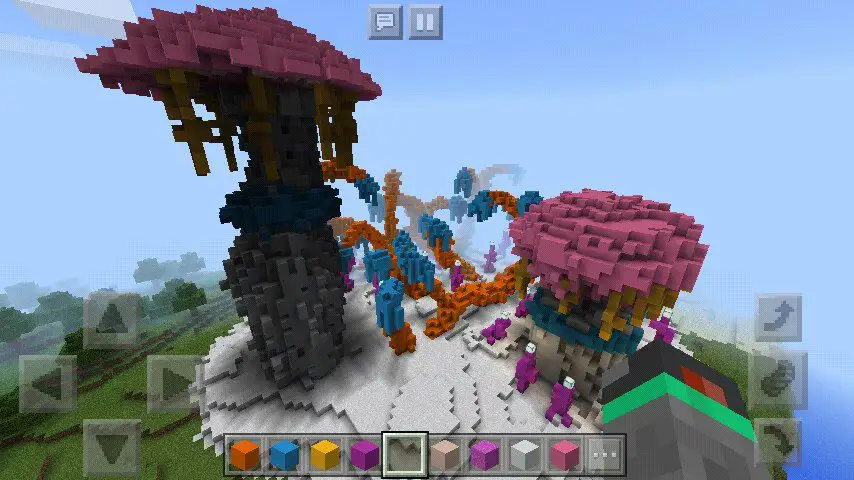Descend with the curved down-arrow fly button

point(777,441)
